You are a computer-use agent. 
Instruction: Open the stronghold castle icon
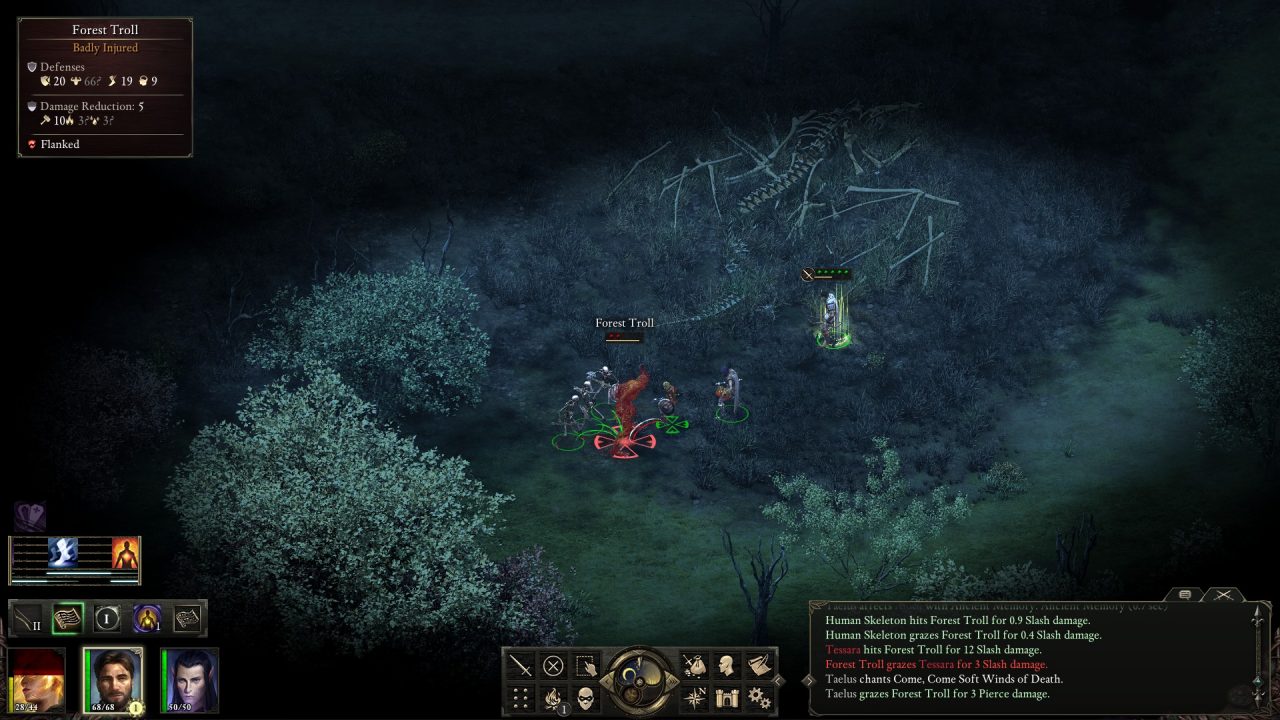point(727,697)
